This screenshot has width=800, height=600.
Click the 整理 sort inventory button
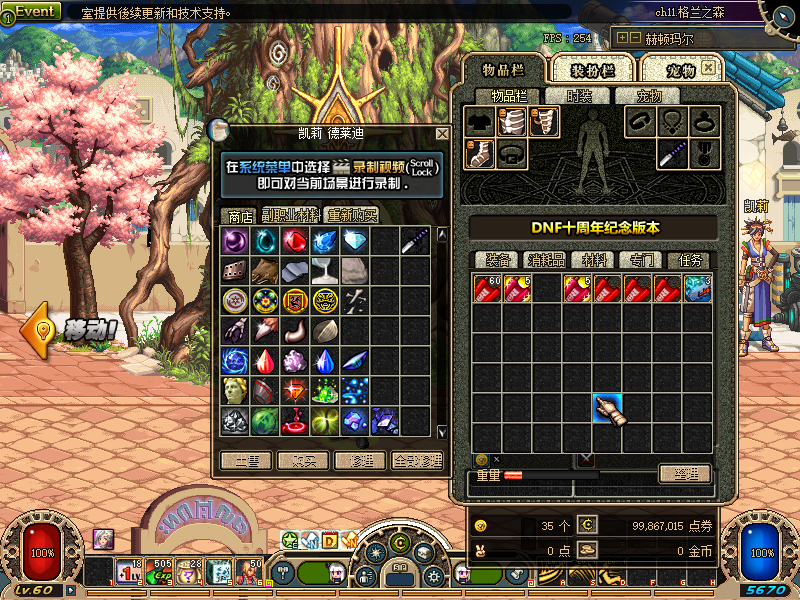point(685,474)
